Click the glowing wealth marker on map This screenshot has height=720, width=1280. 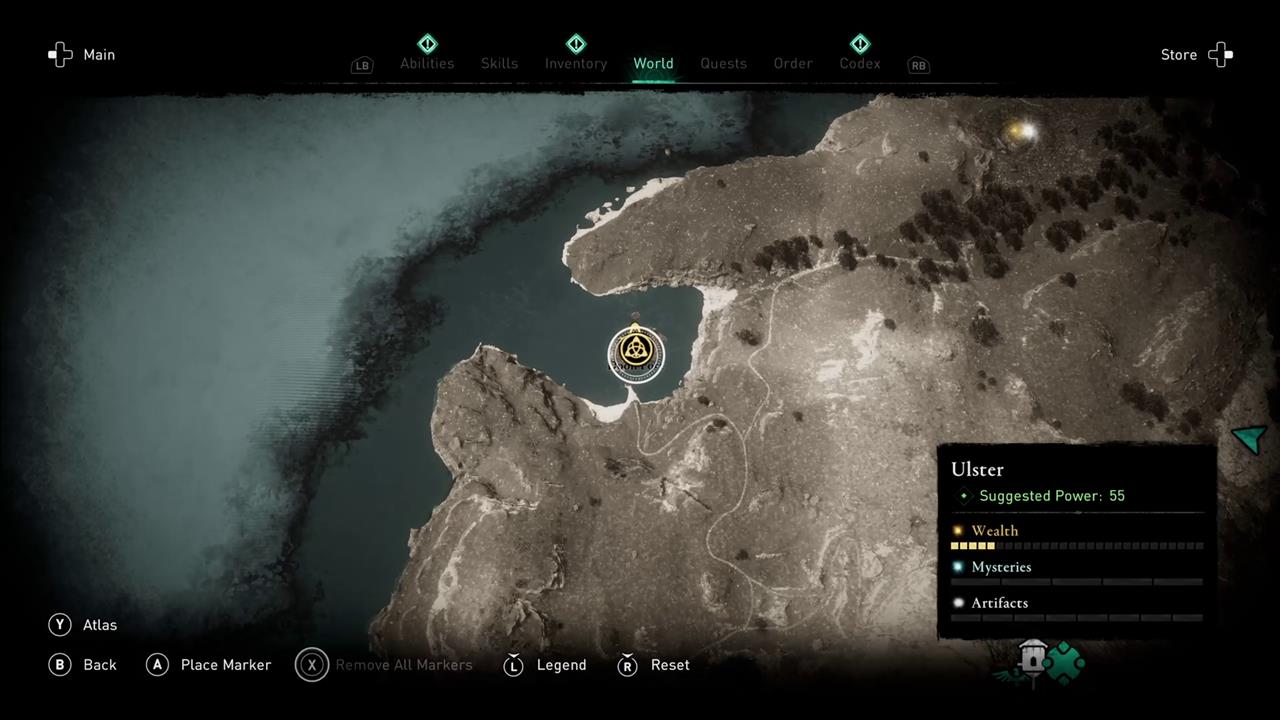pyautogui.click(x=1021, y=131)
